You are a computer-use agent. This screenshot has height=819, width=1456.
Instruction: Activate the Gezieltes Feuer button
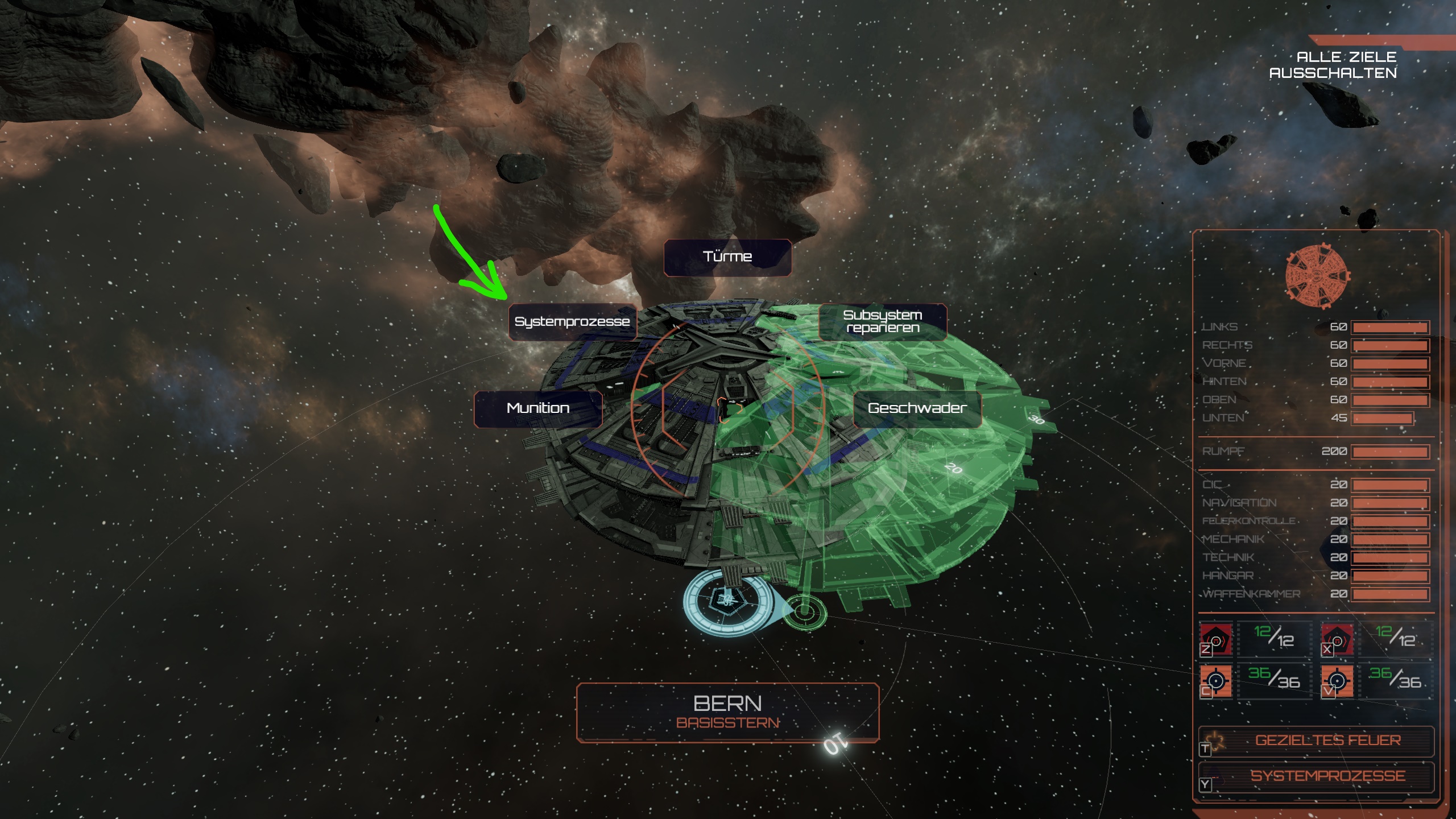[1316, 741]
